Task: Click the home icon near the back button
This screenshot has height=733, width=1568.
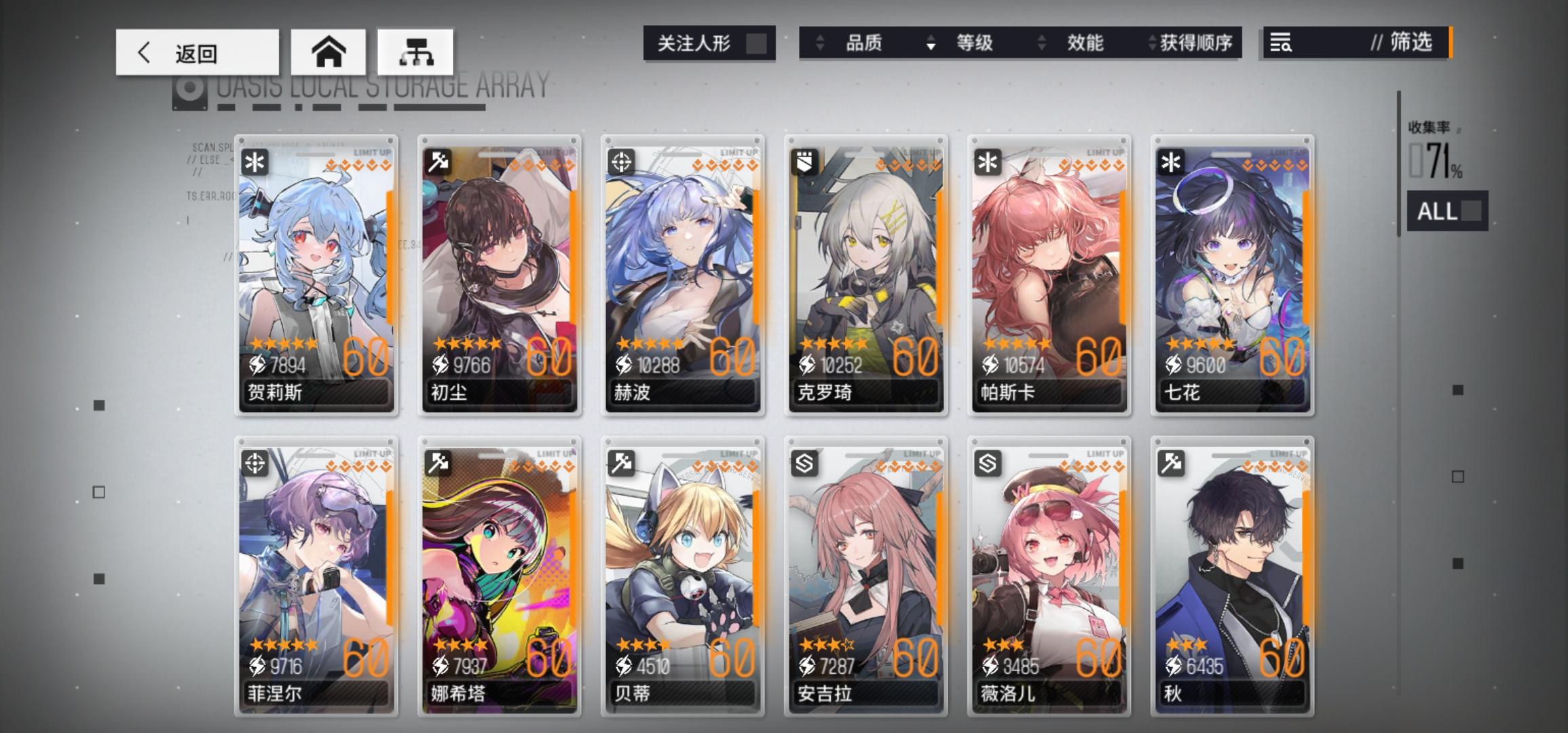Action: coord(329,52)
